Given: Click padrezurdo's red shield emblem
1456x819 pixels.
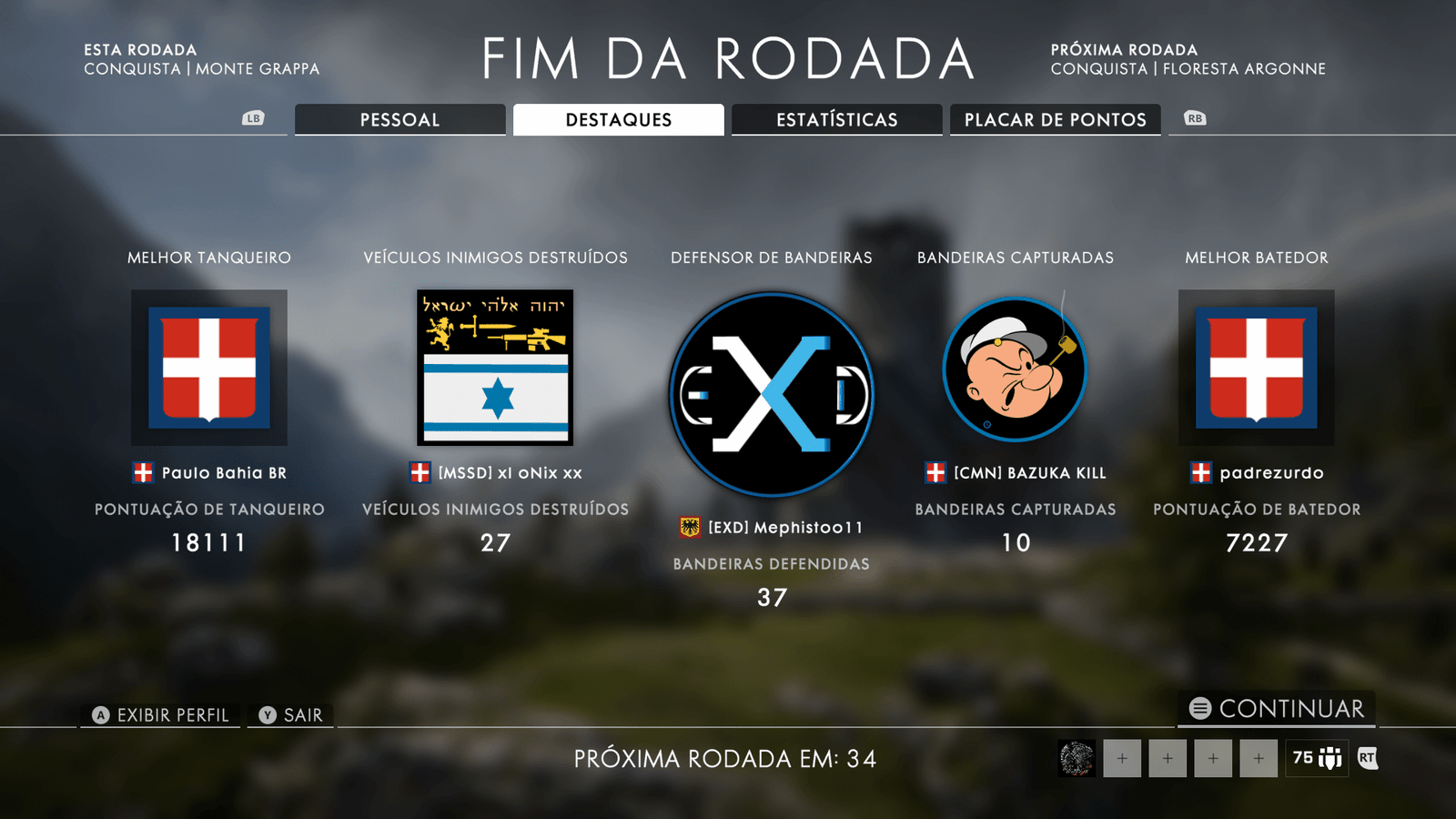Looking at the screenshot, I should (1257, 368).
